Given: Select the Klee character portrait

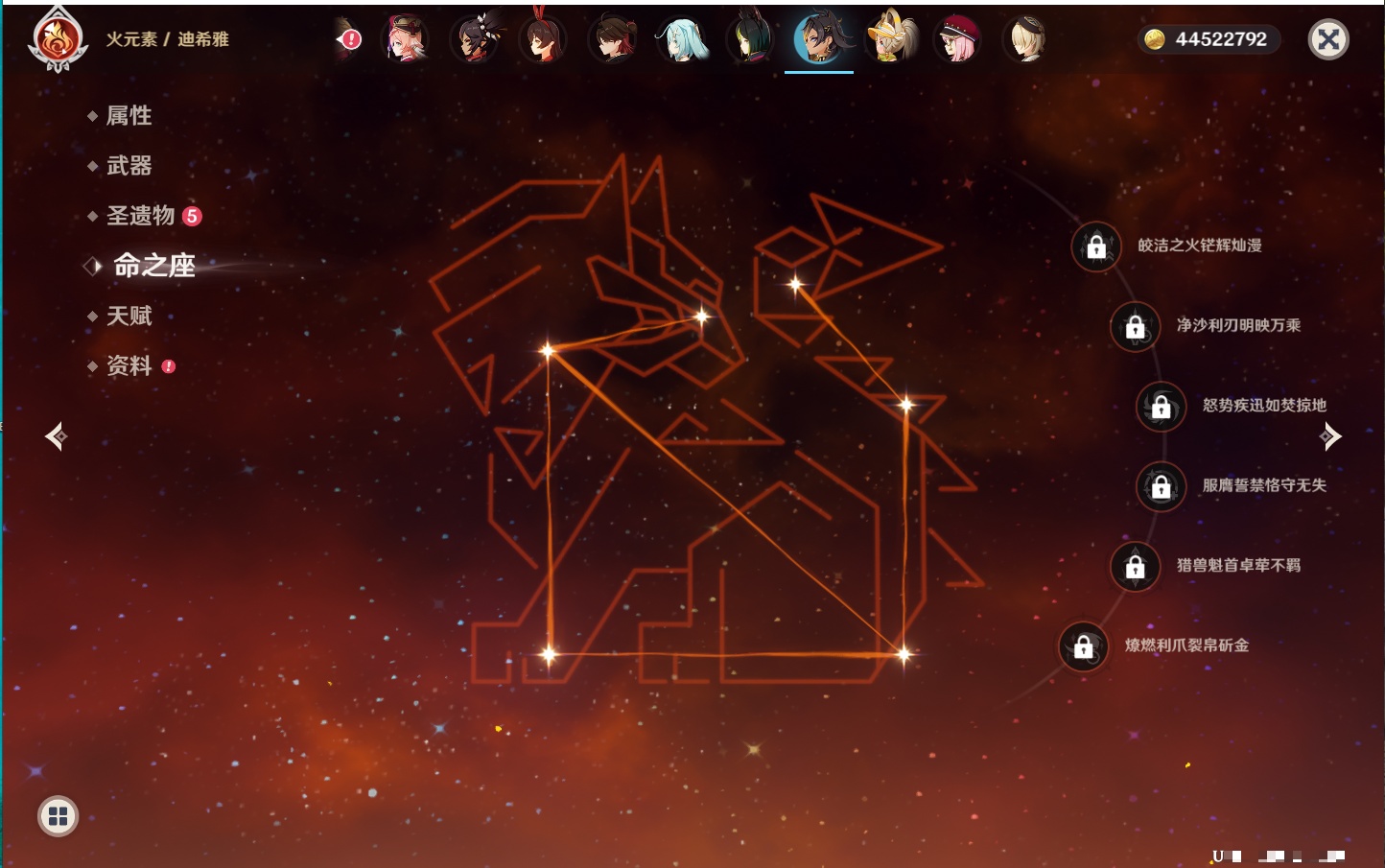Looking at the screenshot, I should click(891, 39).
